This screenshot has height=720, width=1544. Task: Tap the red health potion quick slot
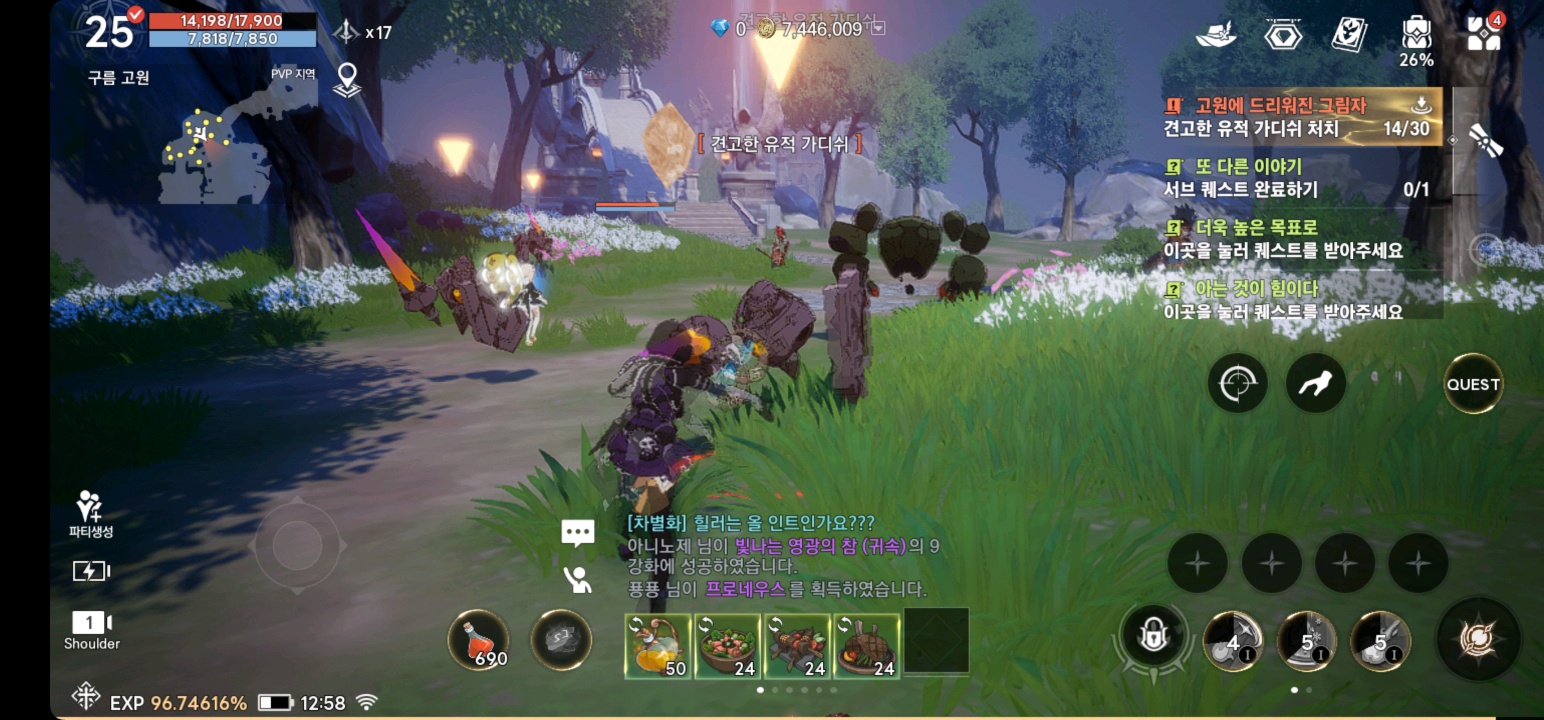tap(478, 640)
